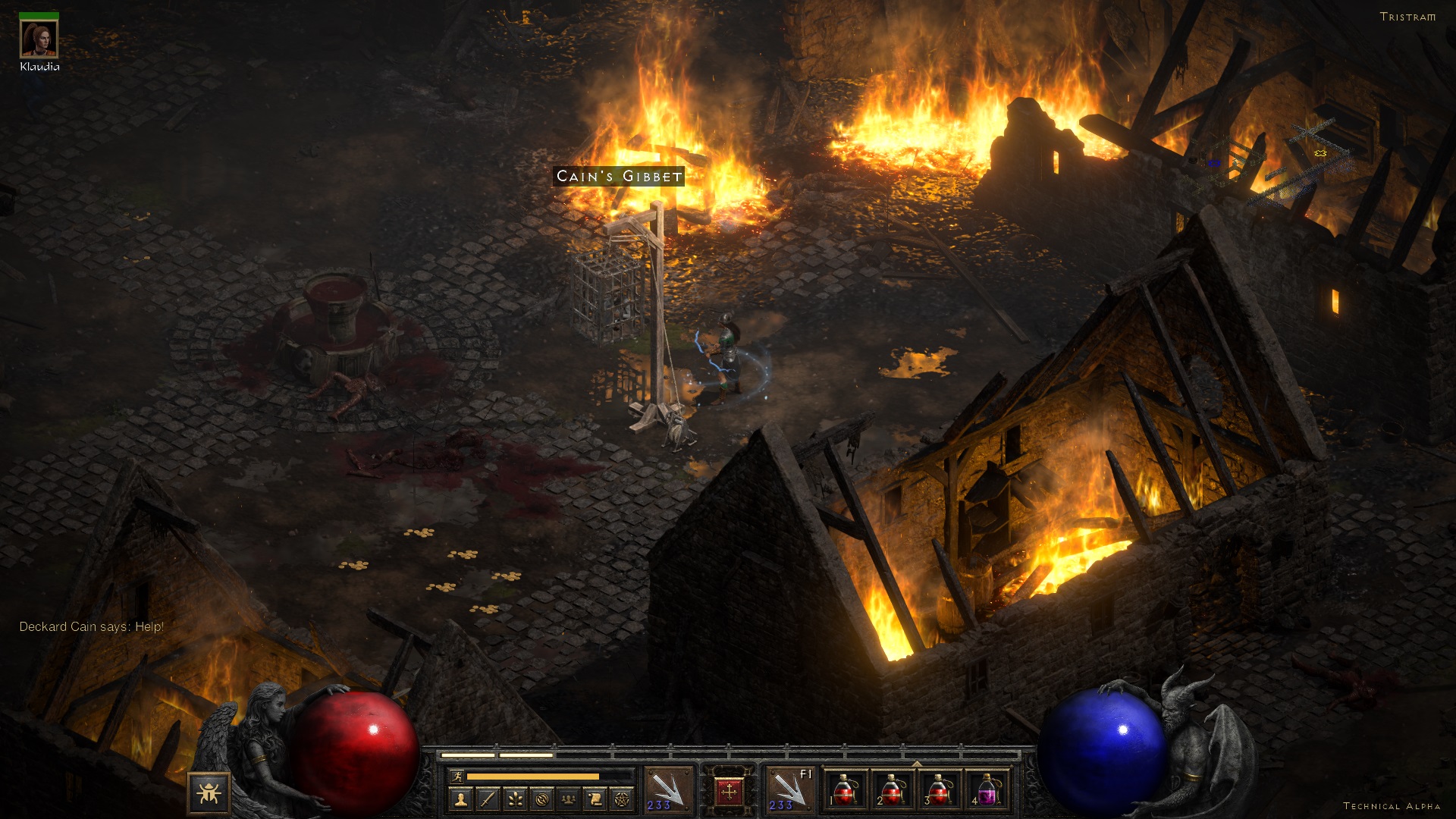Toggle run/walk with the running figure icon
This screenshot has width=1456, height=819.
(457, 776)
